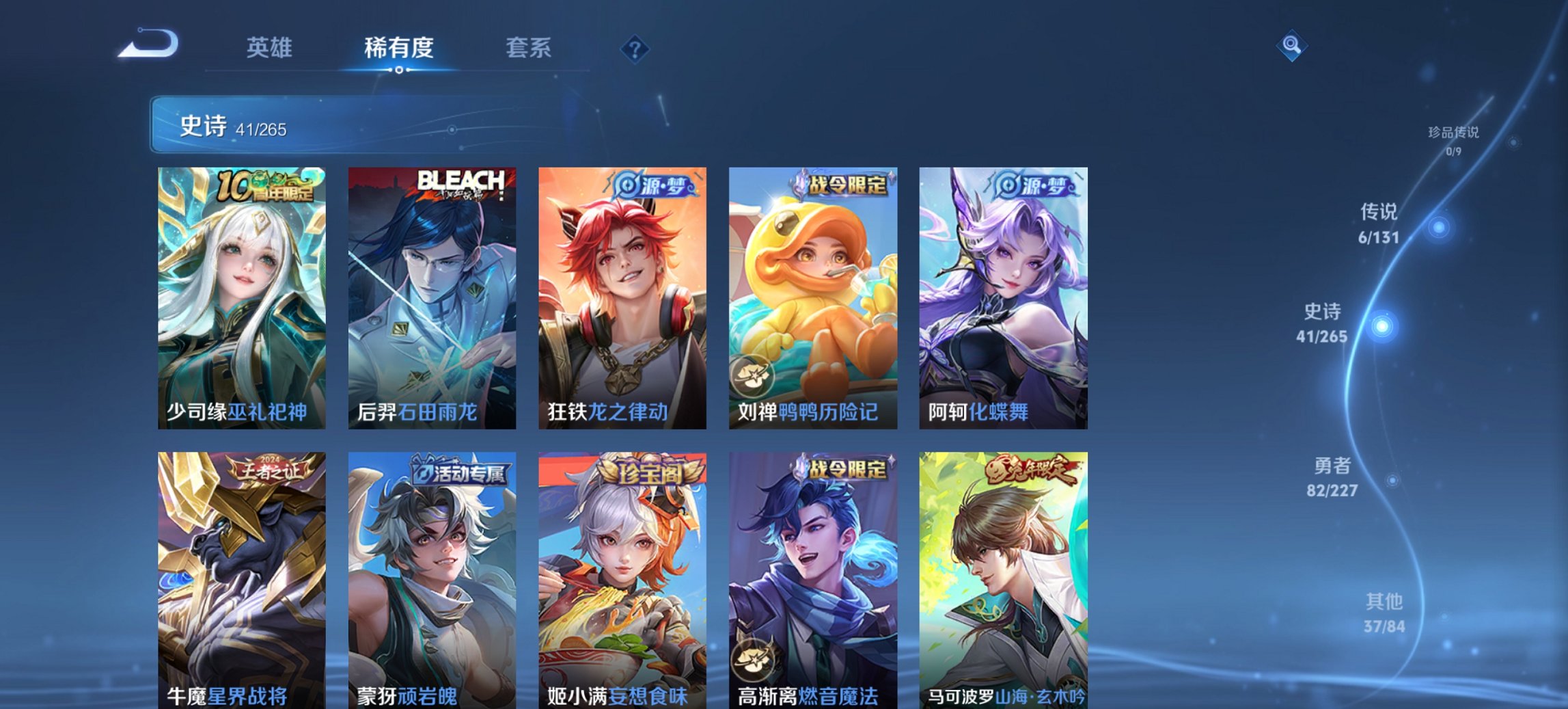This screenshot has width=1568, height=709.
Task: Click the back arrow to exit collection
Action: 147,44
